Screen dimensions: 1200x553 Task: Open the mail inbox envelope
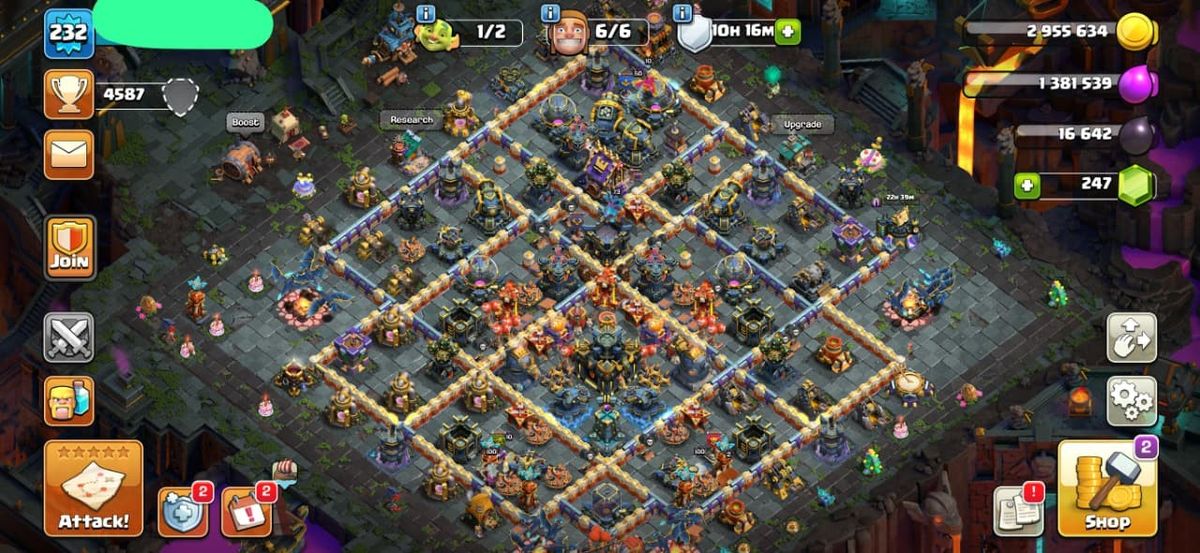click(69, 154)
